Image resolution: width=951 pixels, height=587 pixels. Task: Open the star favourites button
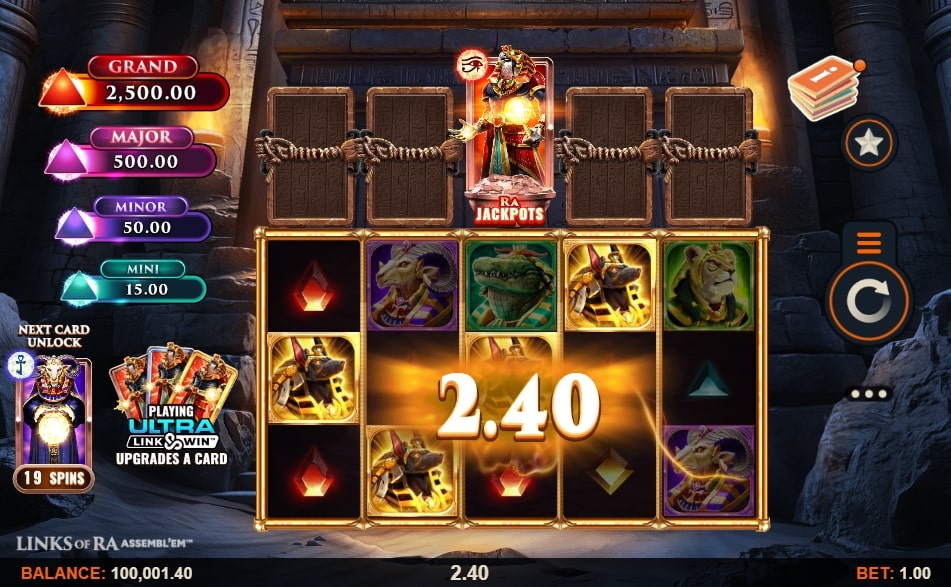pyautogui.click(x=868, y=144)
